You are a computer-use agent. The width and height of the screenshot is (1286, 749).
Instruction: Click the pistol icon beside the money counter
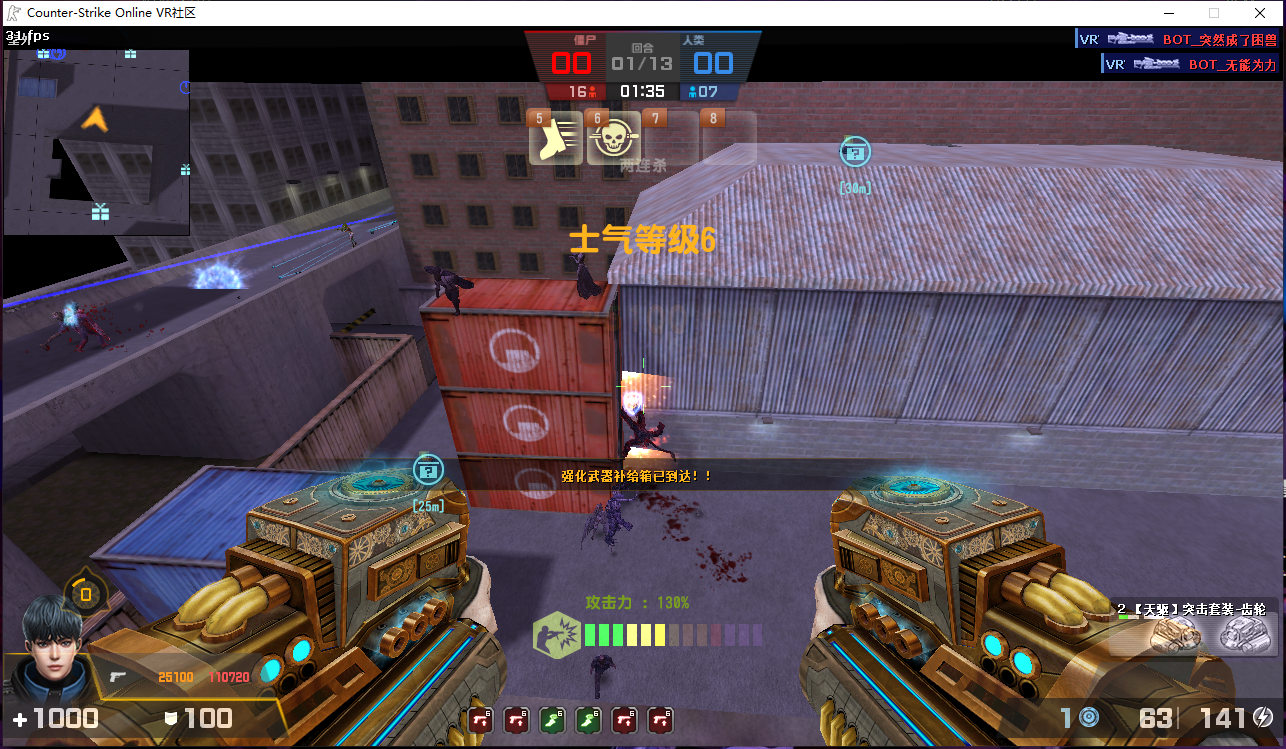pyautogui.click(x=118, y=677)
